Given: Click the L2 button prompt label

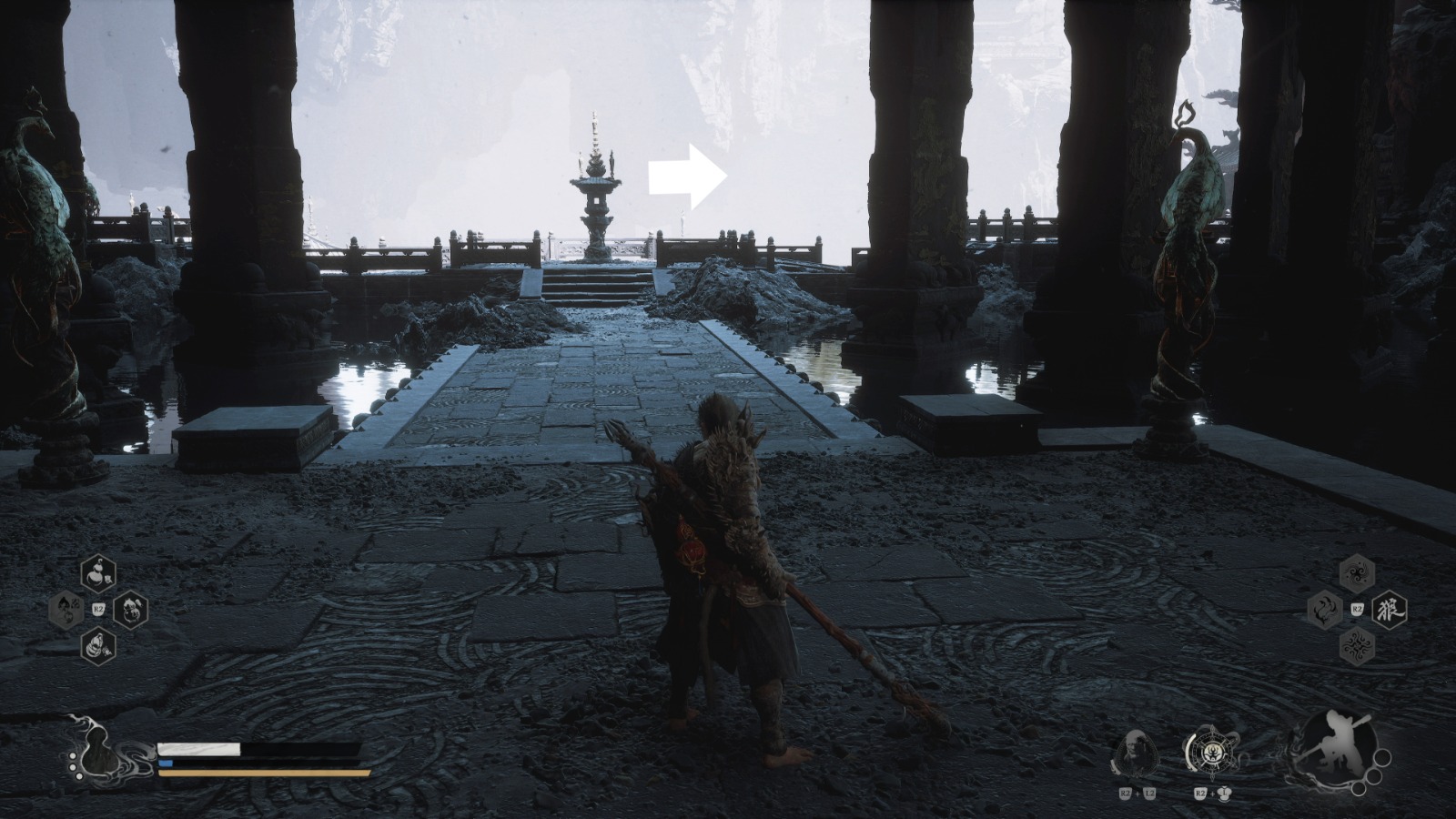Looking at the screenshot, I should (1150, 794).
